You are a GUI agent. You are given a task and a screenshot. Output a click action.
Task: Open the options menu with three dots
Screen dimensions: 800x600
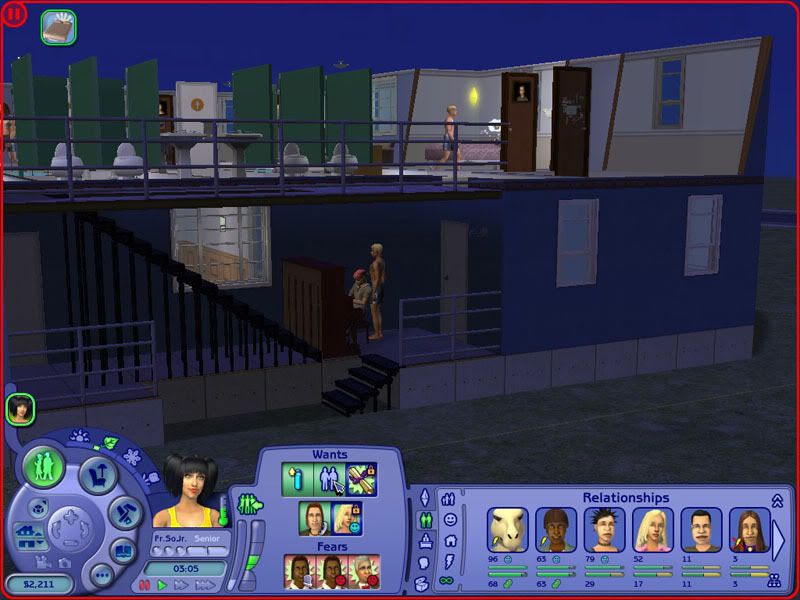101,575
